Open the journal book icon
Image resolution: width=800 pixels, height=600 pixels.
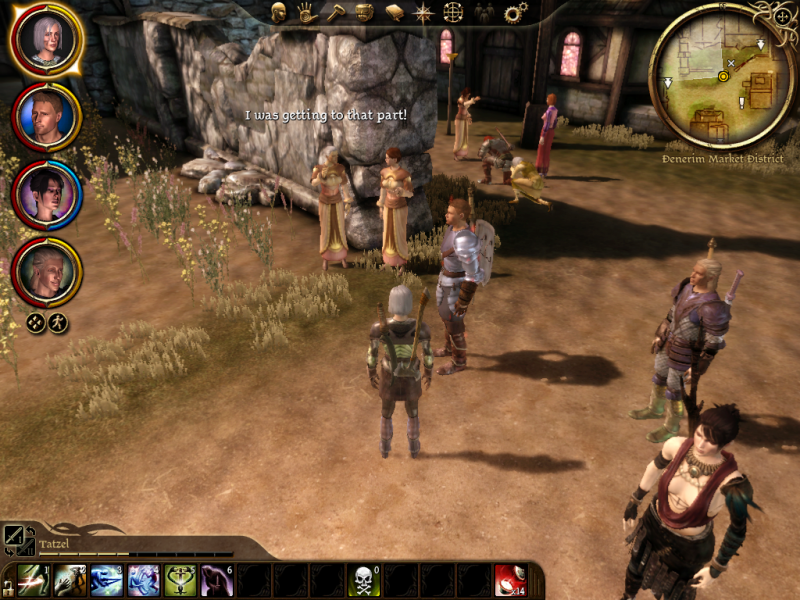point(394,12)
